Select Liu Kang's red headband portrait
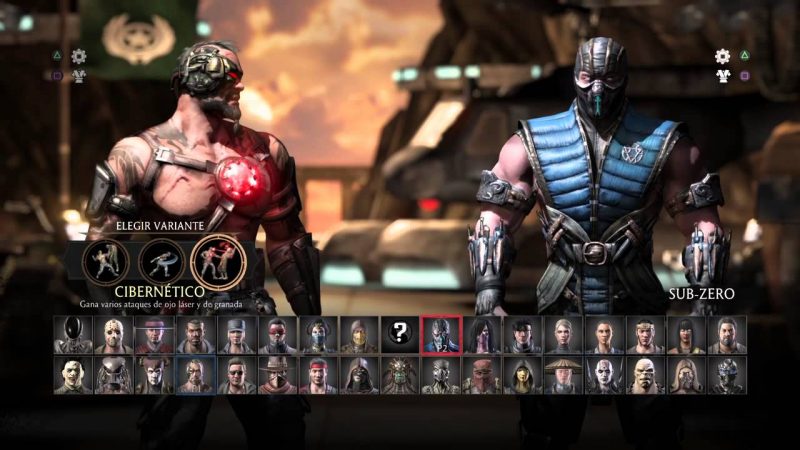Viewport: 800px width, 450px height. [318, 375]
